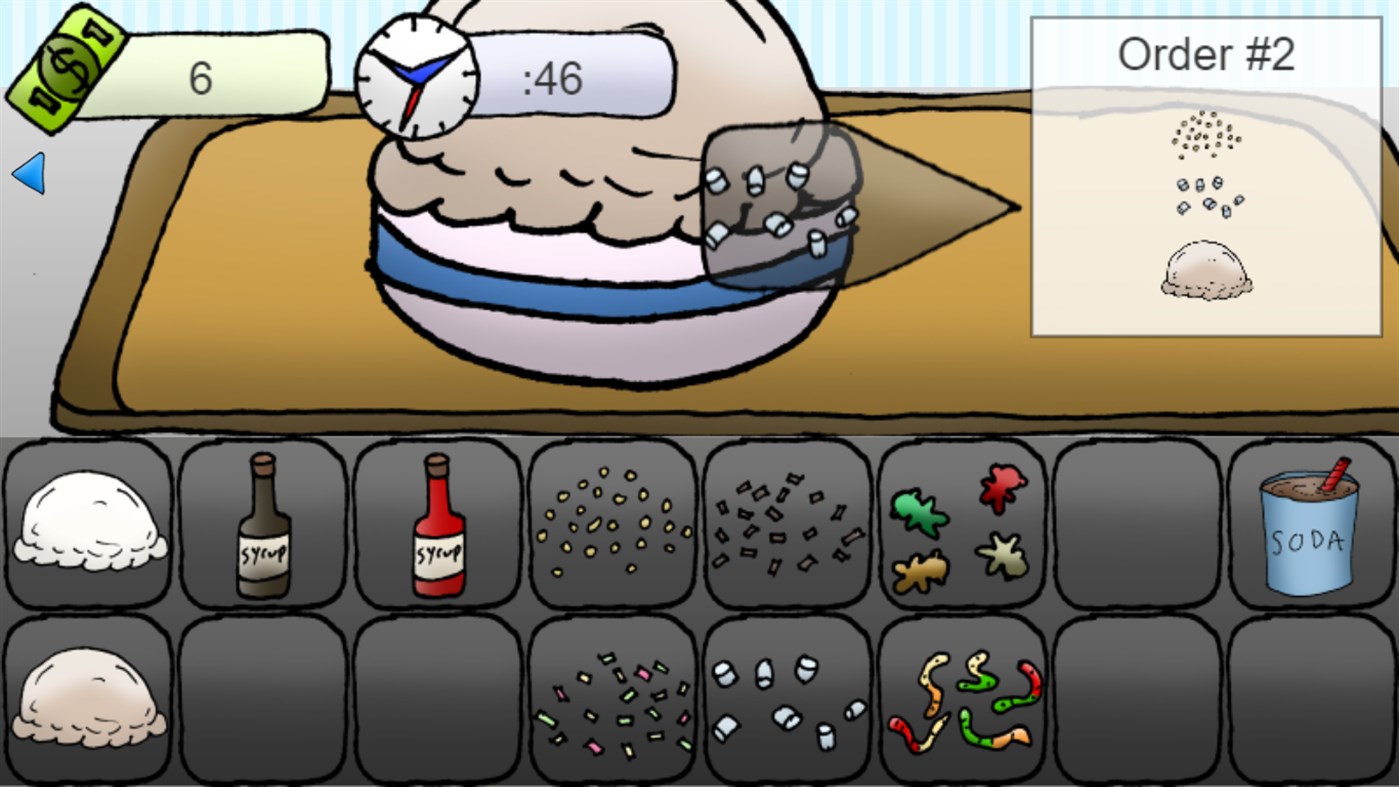Screen dimensions: 1399x787
Task: Select the strawberry syrup bottle
Action: pyautogui.click(x=437, y=525)
